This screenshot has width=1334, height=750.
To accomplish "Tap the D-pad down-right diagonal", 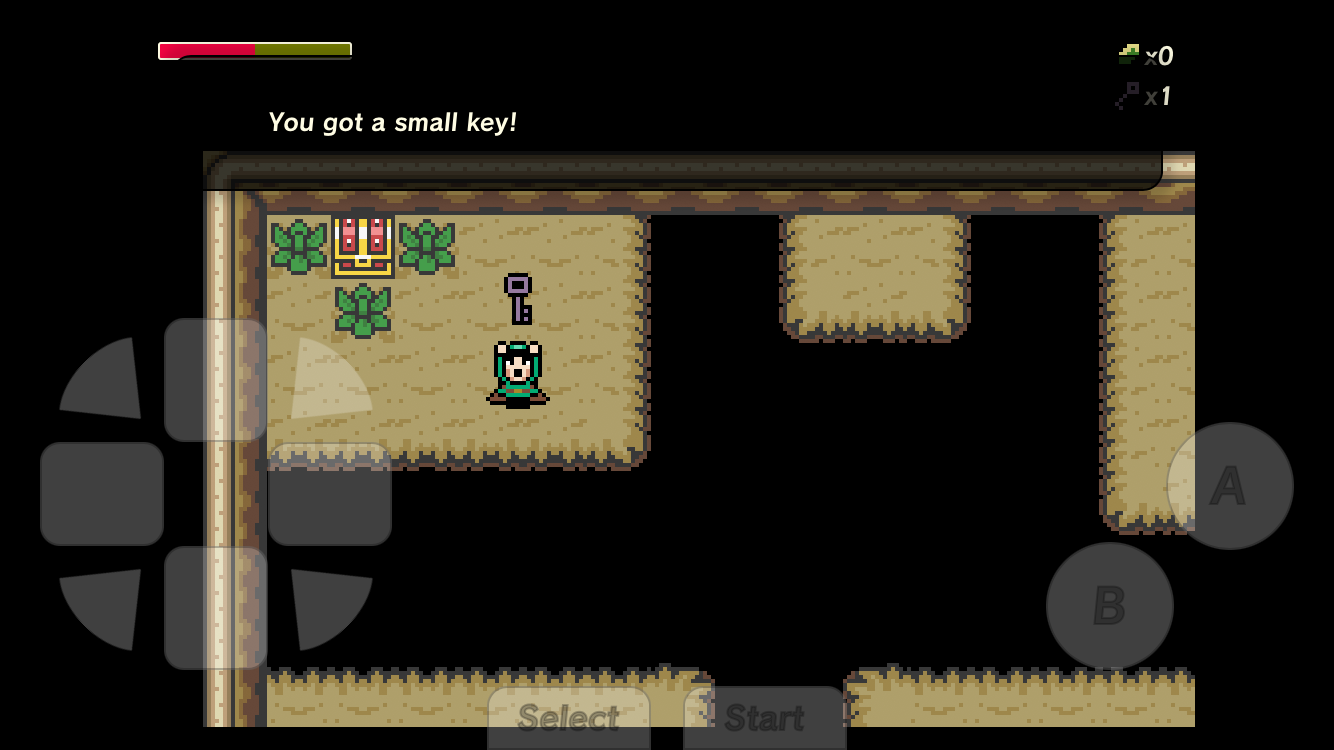I will [x=324, y=603].
